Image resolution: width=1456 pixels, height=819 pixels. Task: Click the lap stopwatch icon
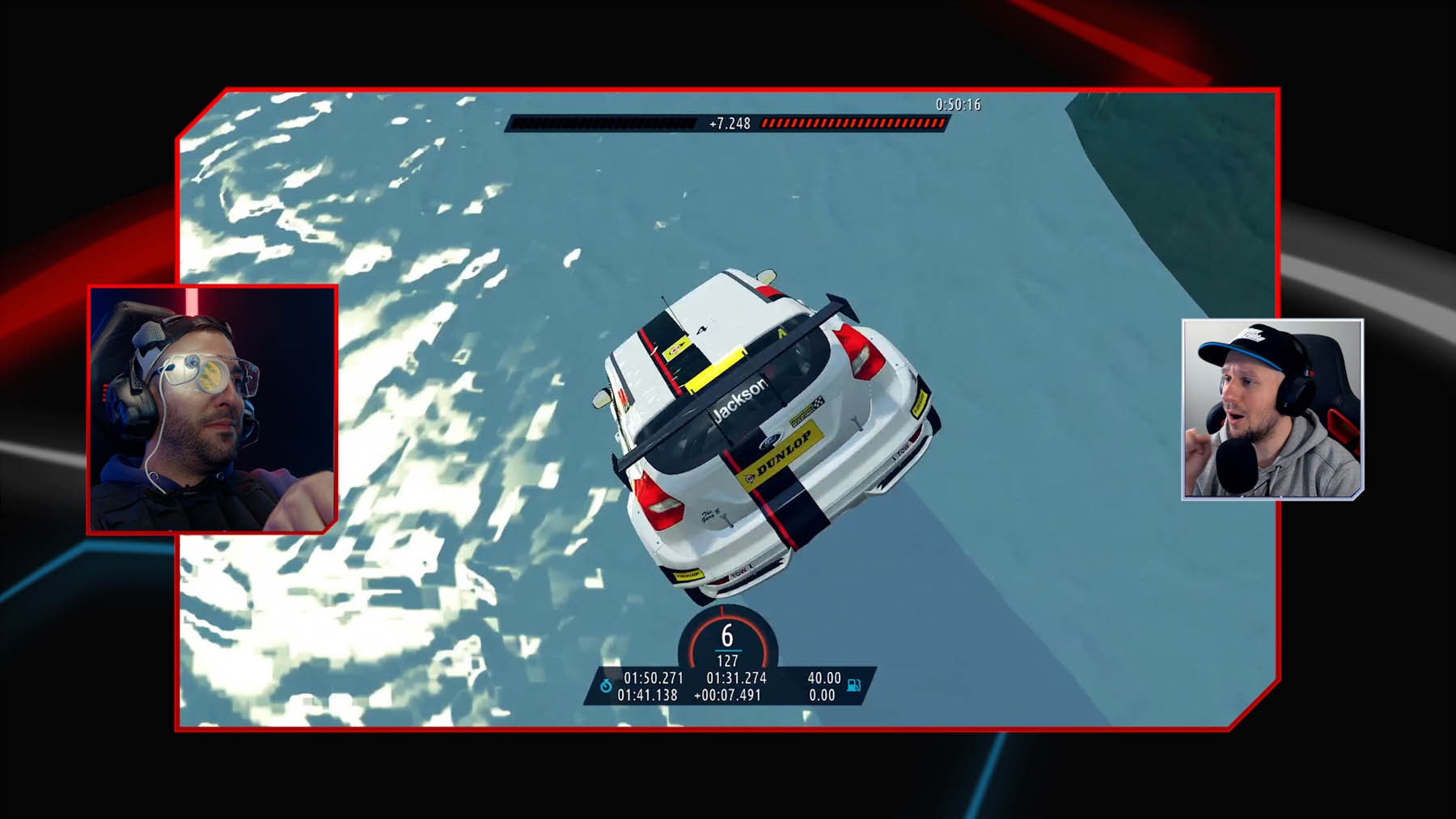click(606, 686)
